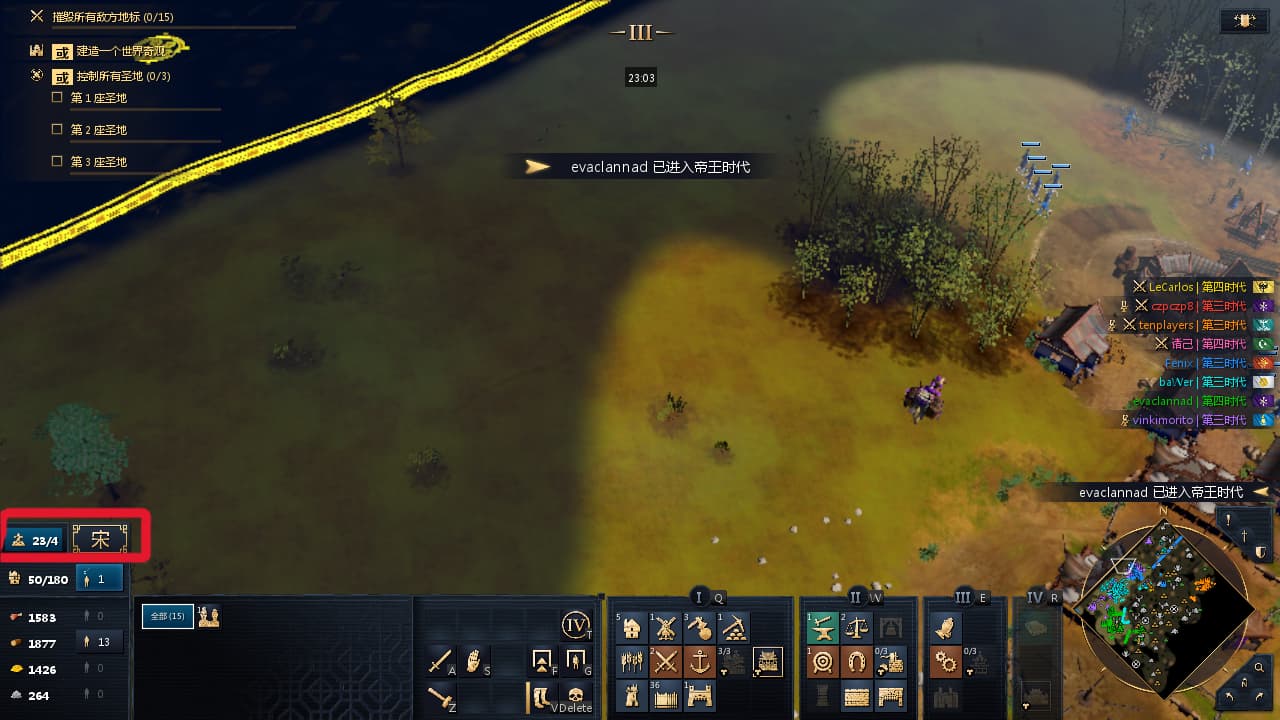Select the archery range target icon

tap(823, 662)
